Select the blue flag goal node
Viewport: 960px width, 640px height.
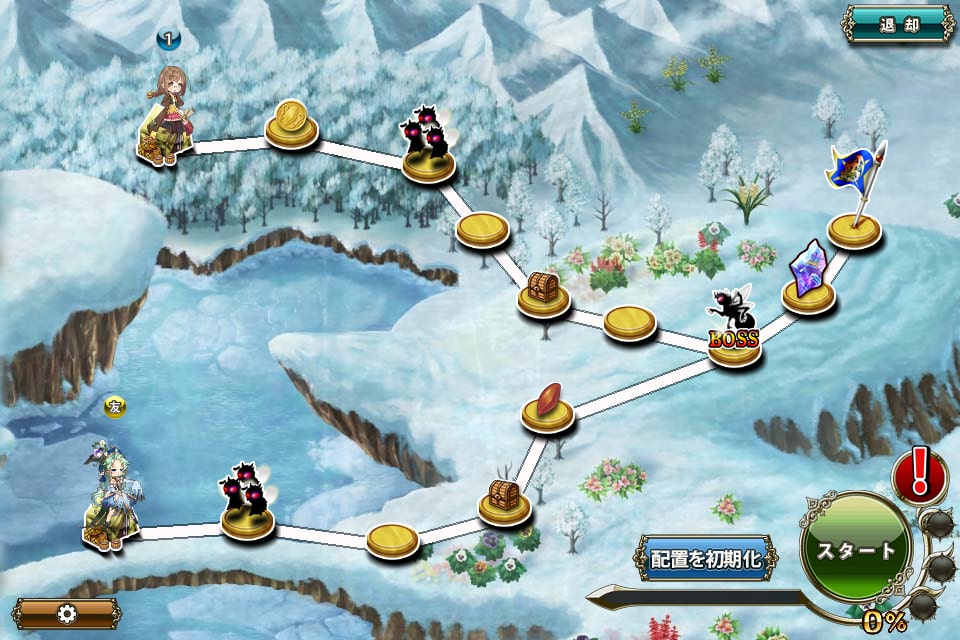[855, 200]
